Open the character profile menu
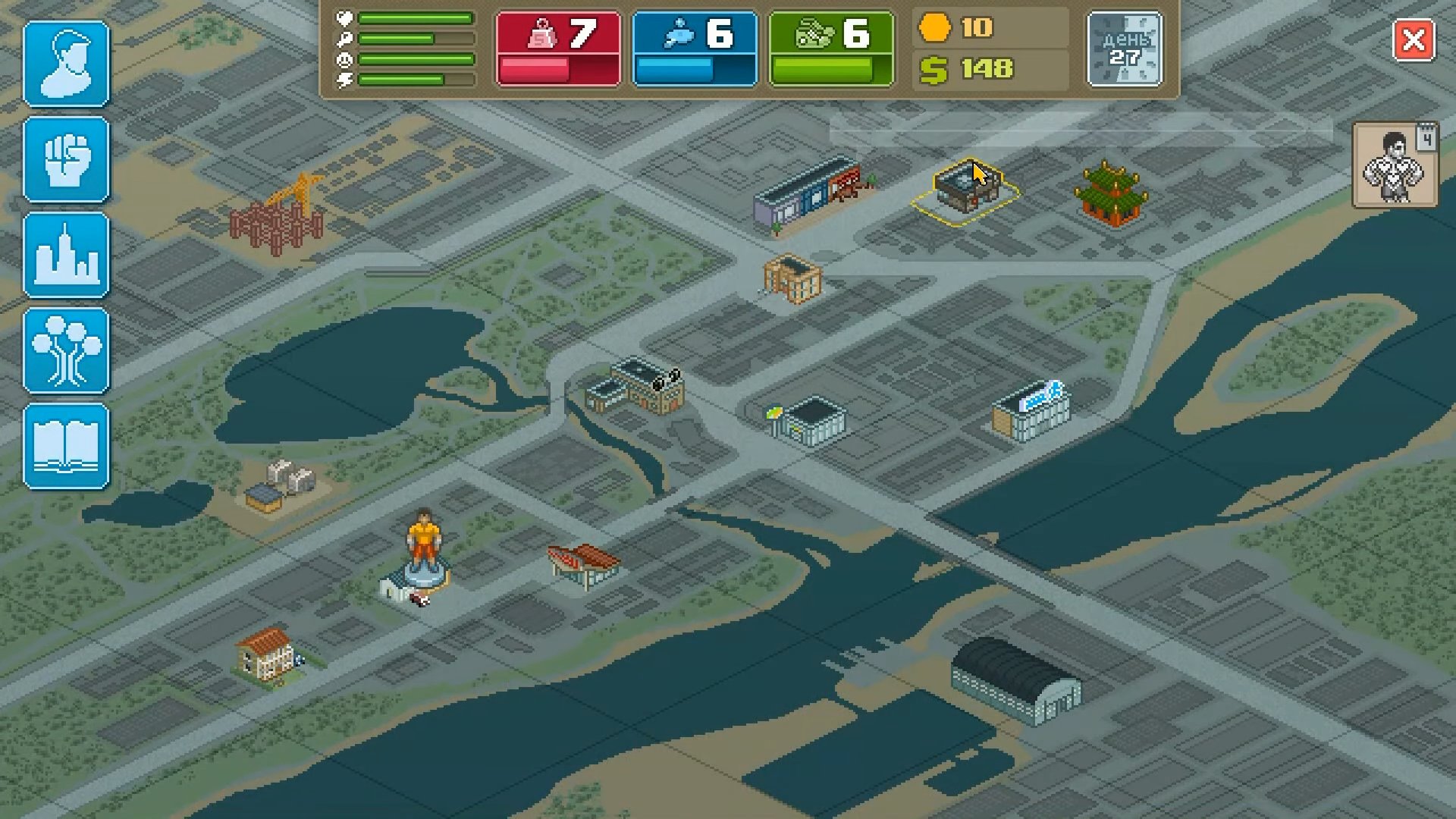Screen dimensions: 1456x819 [x=67, y=64]
